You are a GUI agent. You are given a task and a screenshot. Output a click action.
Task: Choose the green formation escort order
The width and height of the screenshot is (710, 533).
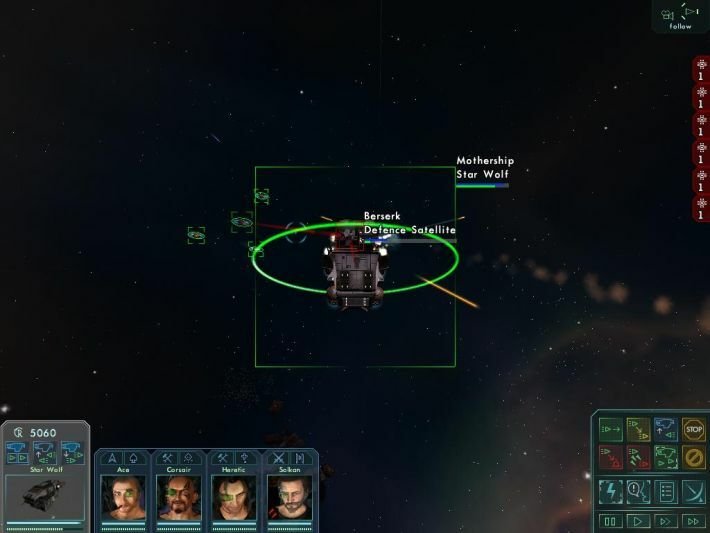point(665,458)
